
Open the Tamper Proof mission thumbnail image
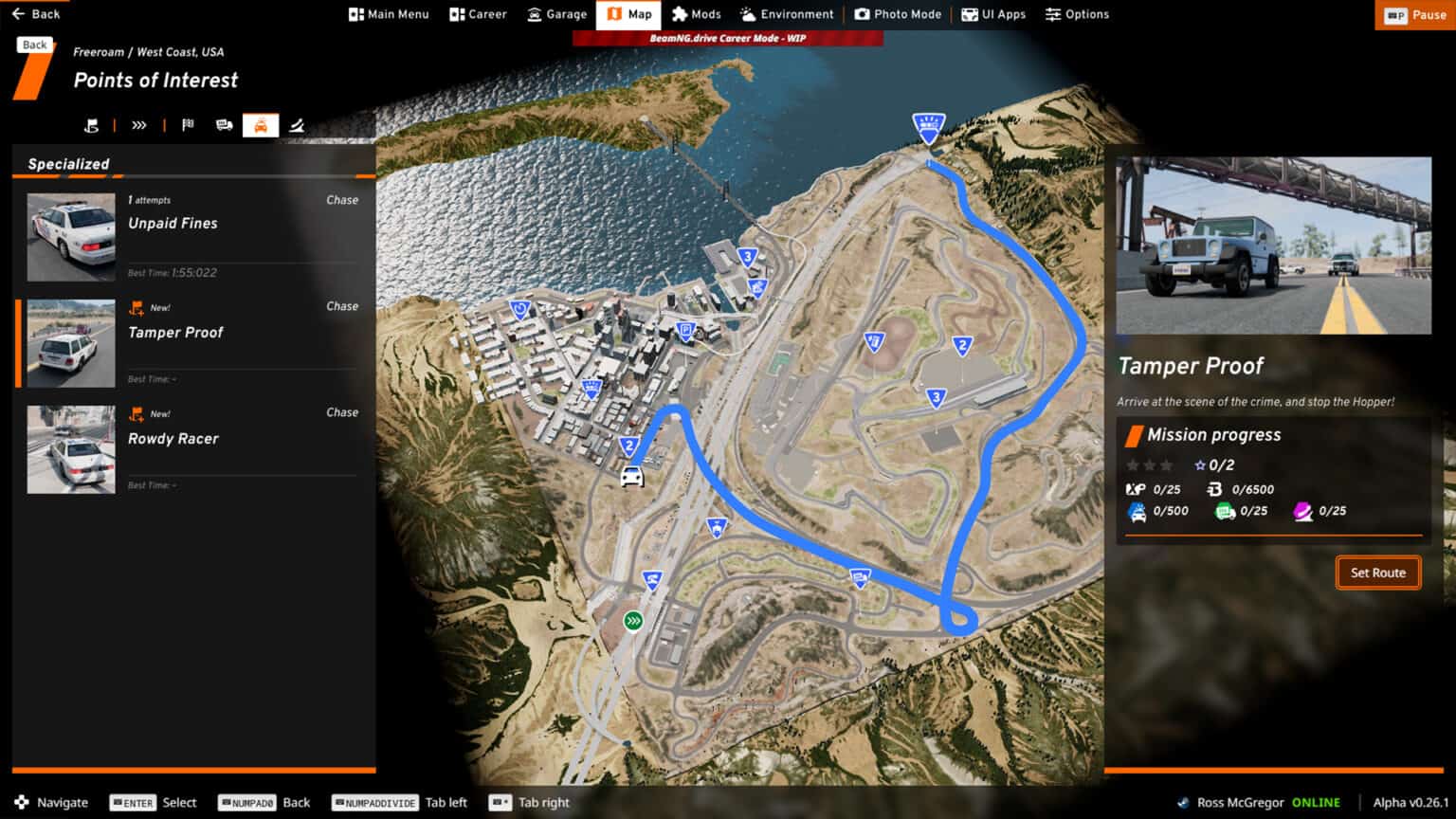point(1272,246)
